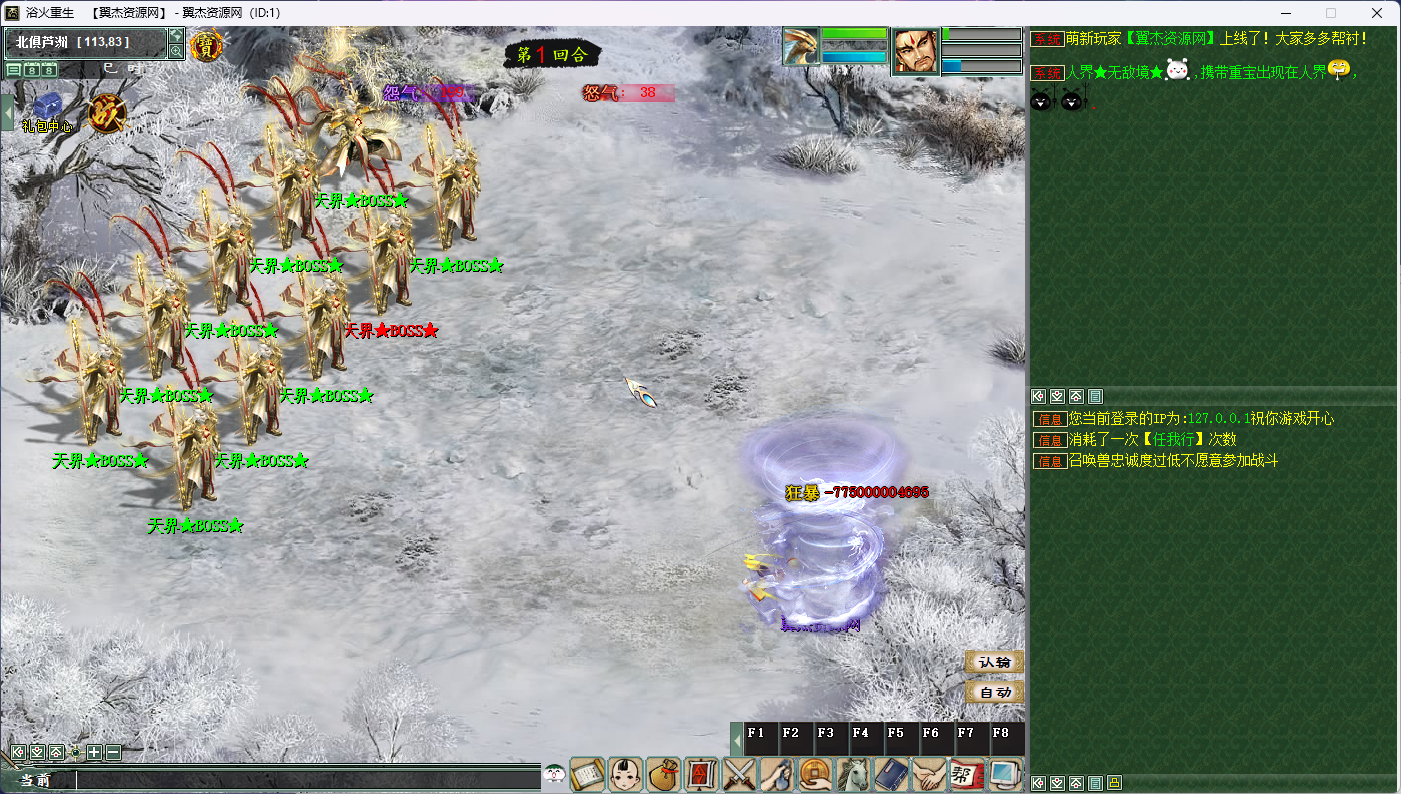Click the minimap magnifier zoom button
Image resolution: width=1401 pixels, height=794 pixels.
[x=176, y=51]
